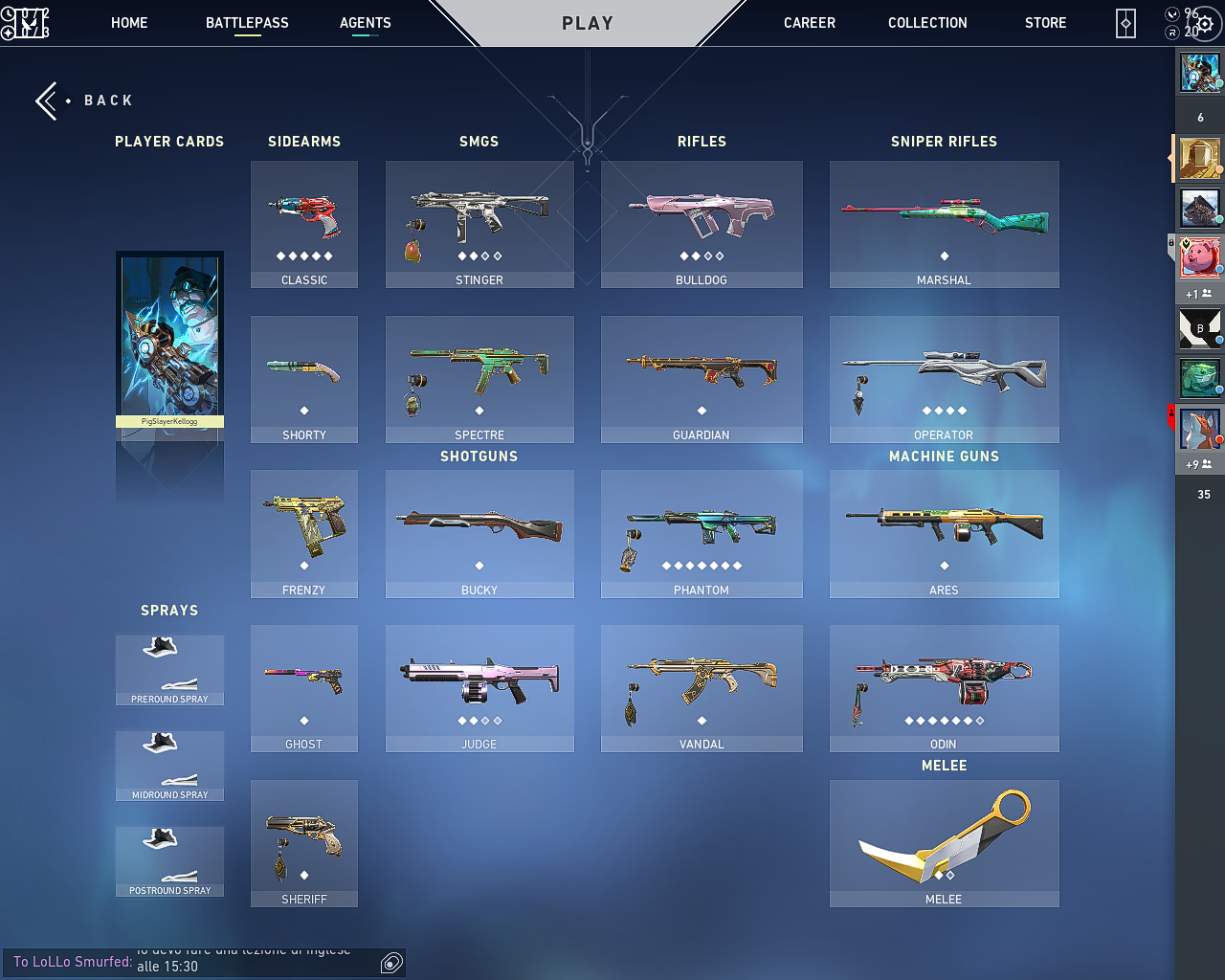Open the Melee weapon customization
1225x980 pixels.
pos(944,842)
